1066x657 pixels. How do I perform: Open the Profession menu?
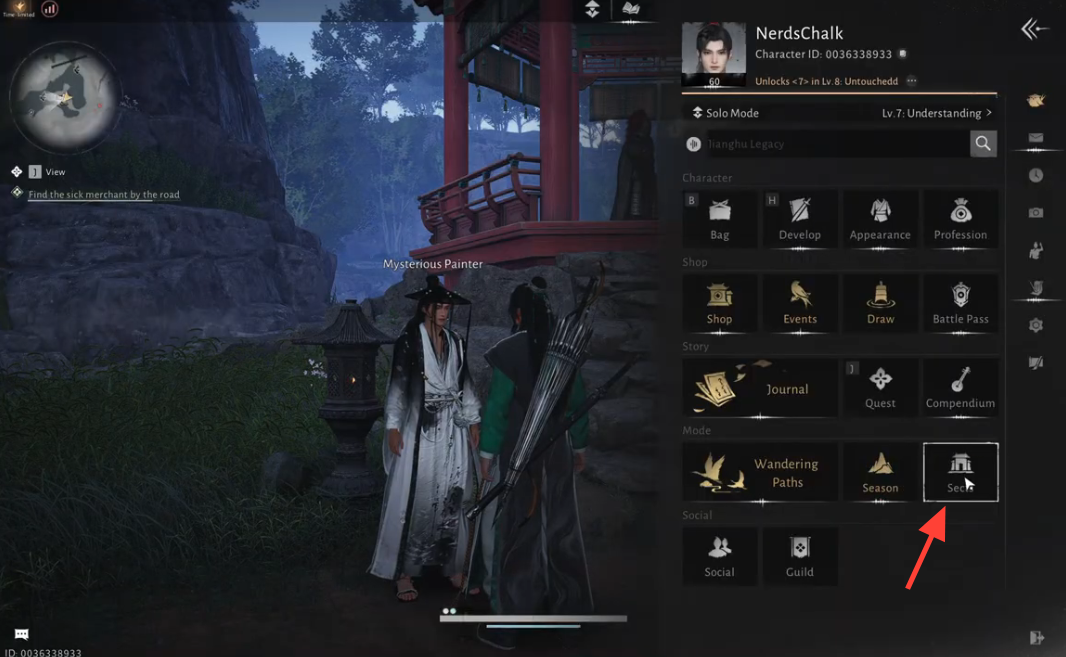[x=960, y=218]
